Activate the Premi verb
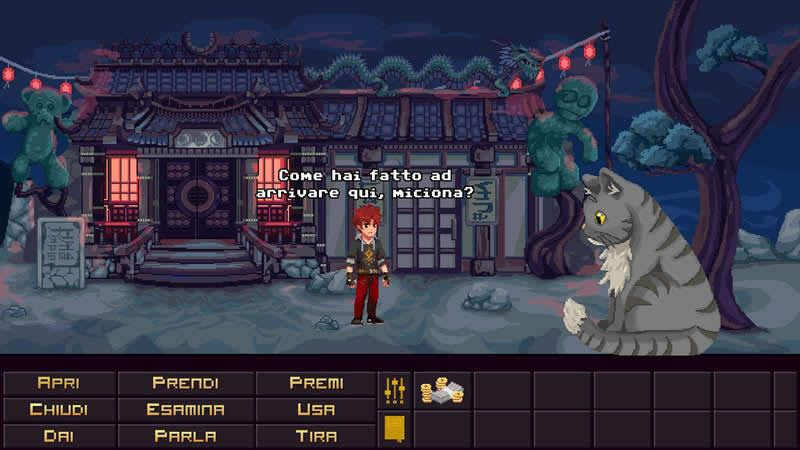The image size is (800, 450). 316,383
